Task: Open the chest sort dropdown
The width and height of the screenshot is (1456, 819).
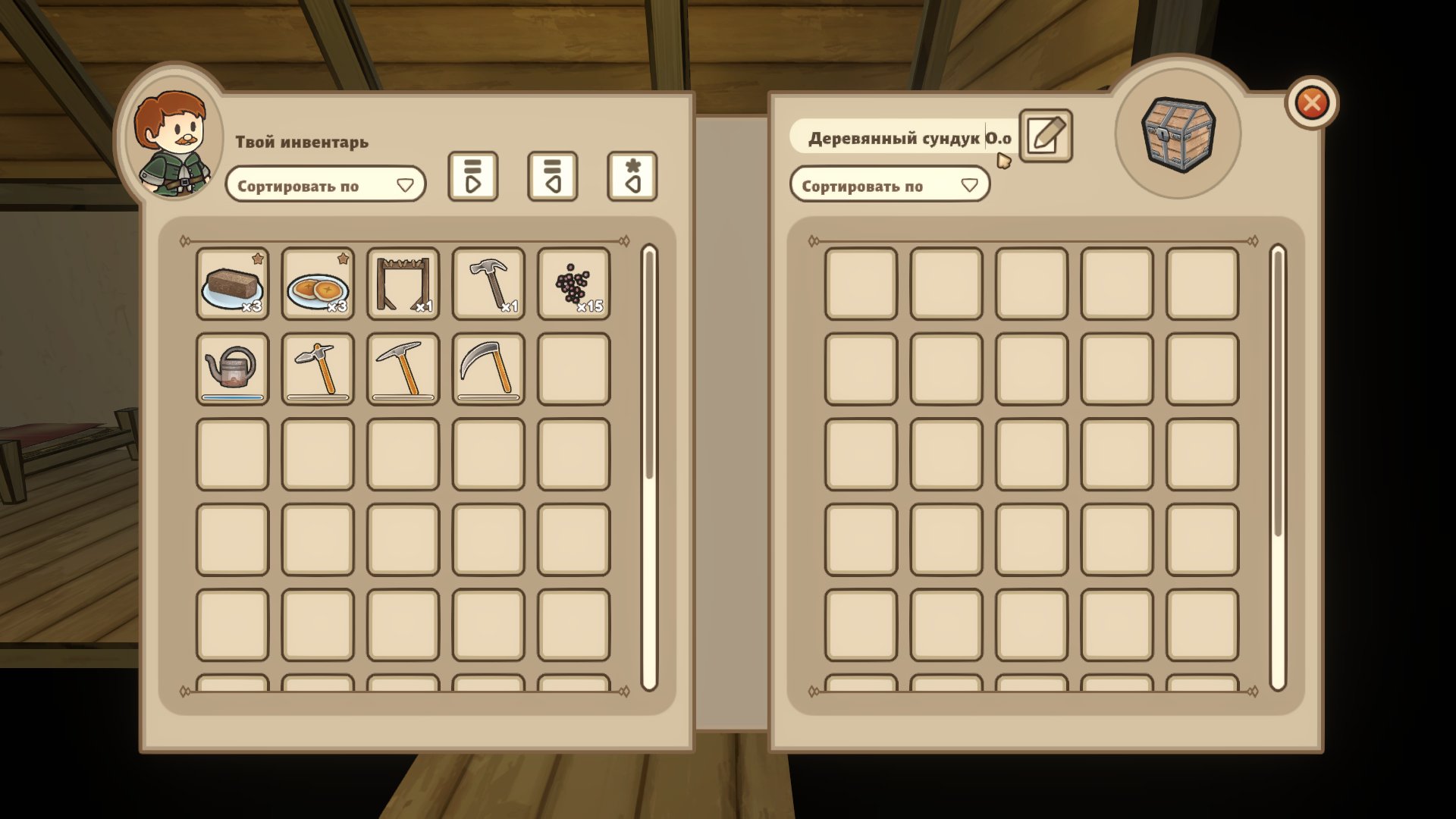Action: pos(889,185)
